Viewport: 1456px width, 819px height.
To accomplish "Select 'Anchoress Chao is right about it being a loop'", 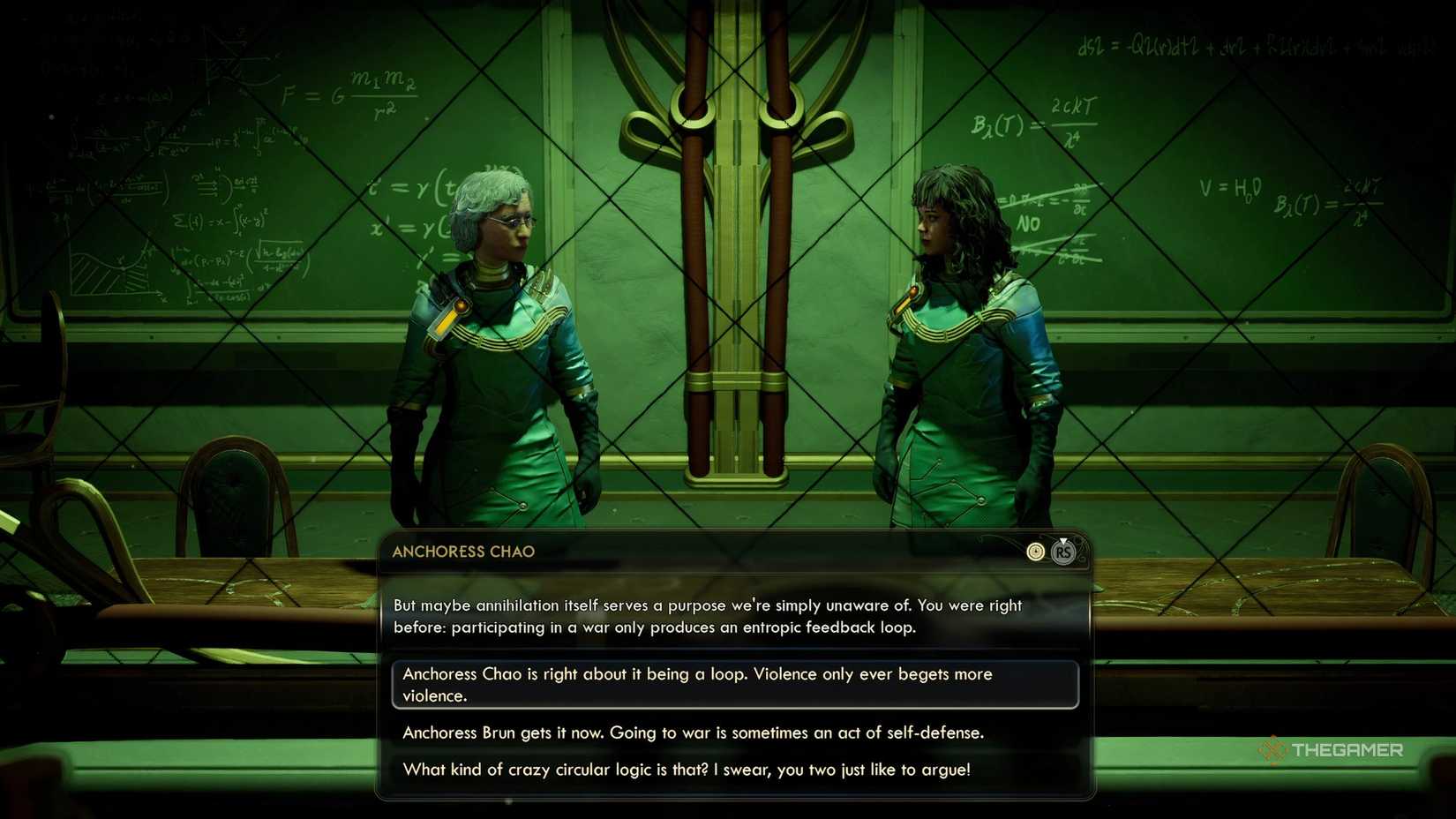I will (x=736, y=684).
